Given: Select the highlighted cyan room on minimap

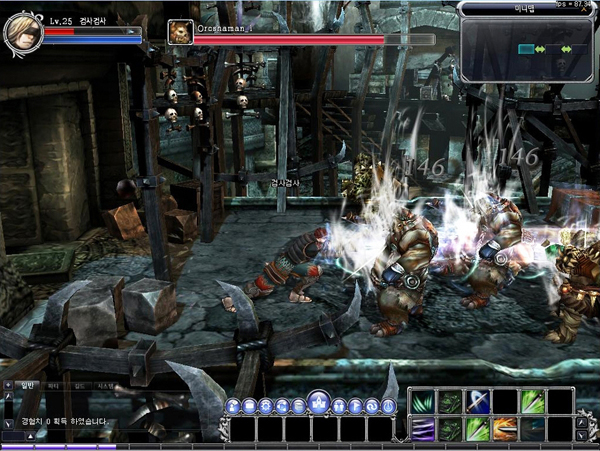Looking at the screenshot, I should coord(527,48).
